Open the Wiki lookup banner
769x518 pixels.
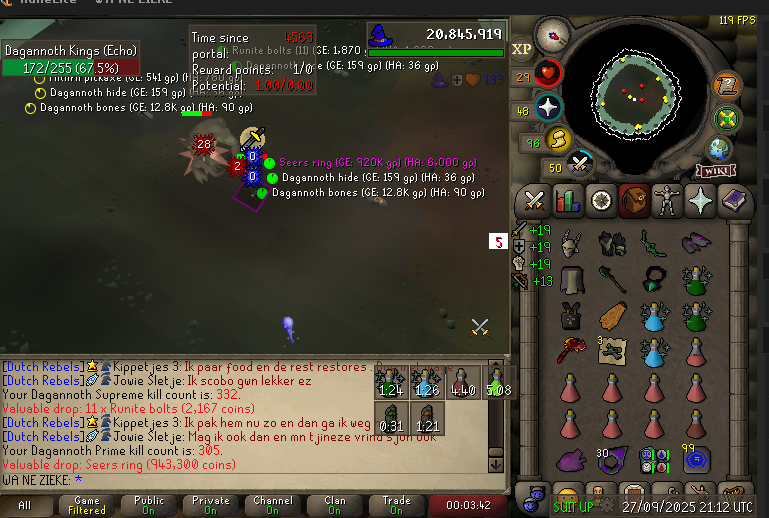click(713, 171)
